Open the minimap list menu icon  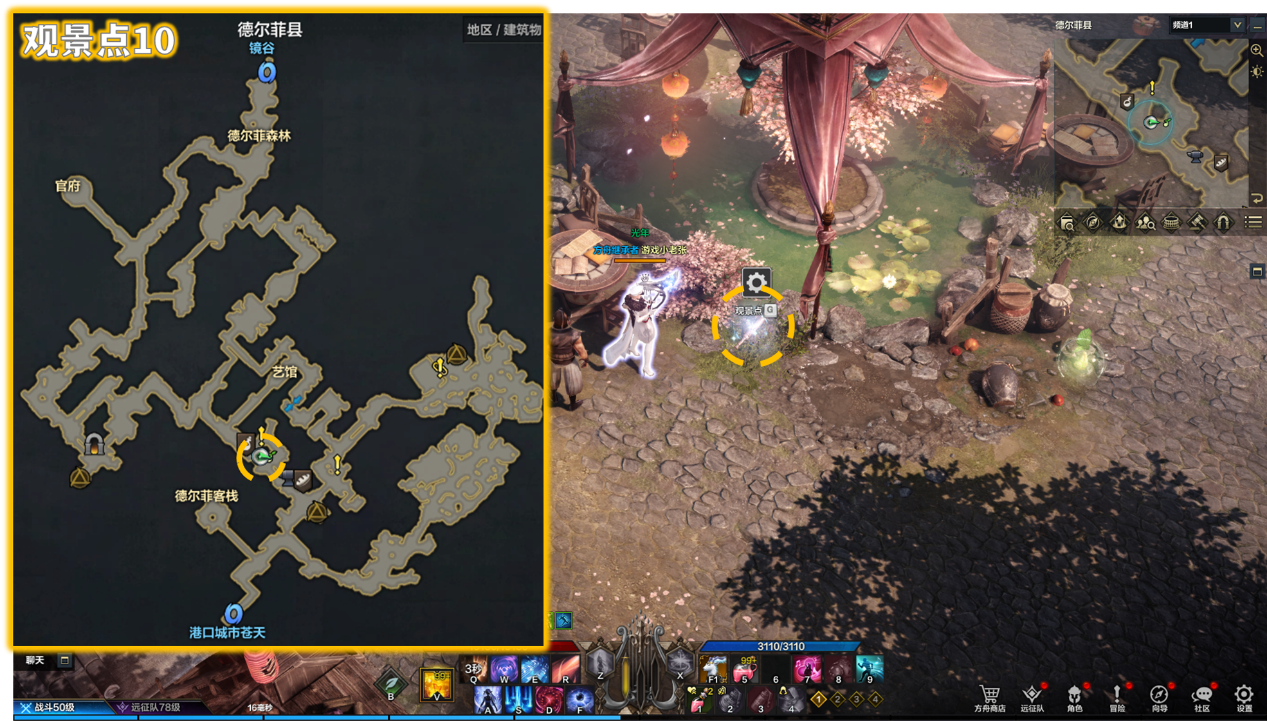[x=1253, y=222]
